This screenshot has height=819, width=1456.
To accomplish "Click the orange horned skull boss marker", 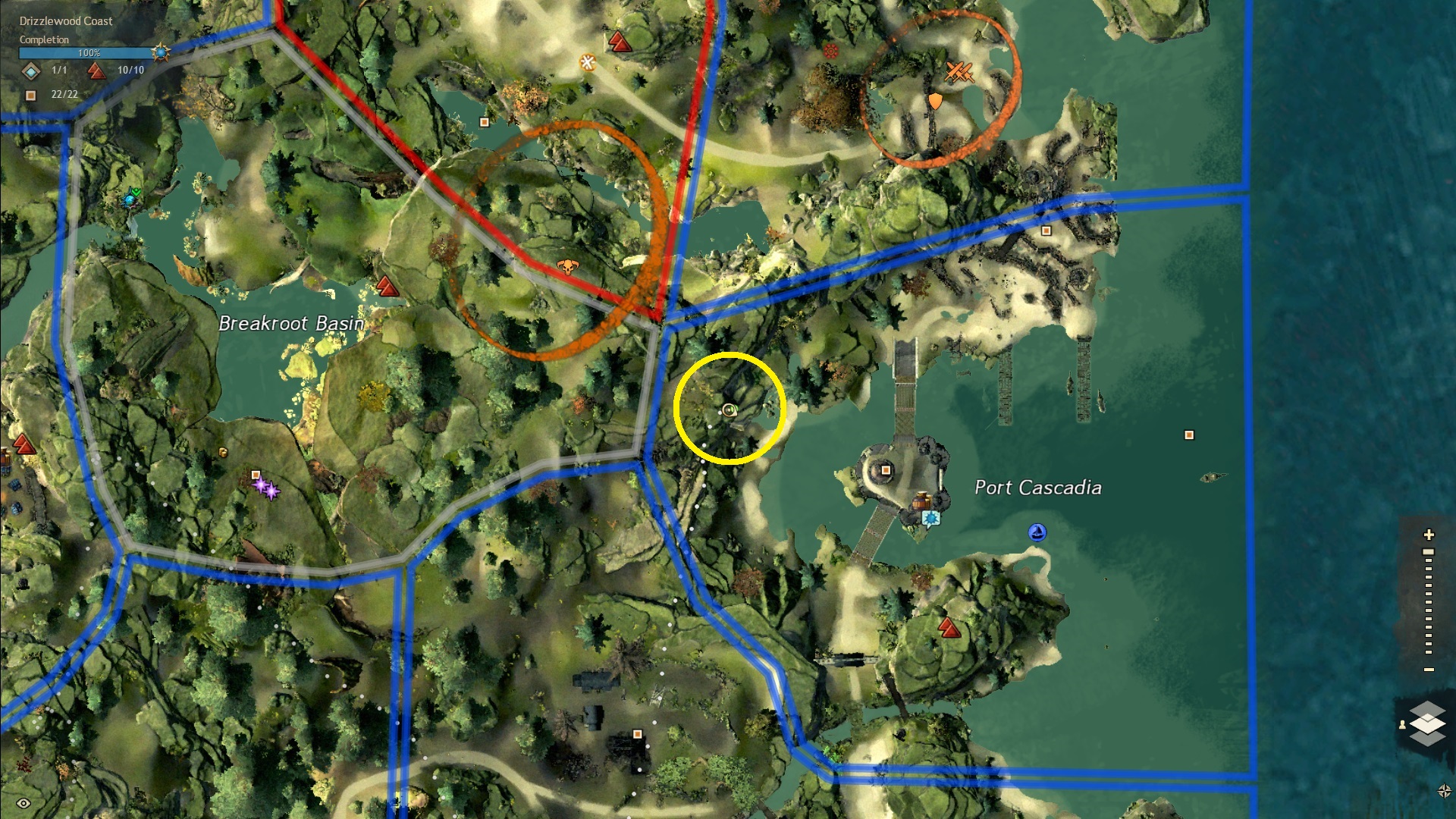I will 566,266.
